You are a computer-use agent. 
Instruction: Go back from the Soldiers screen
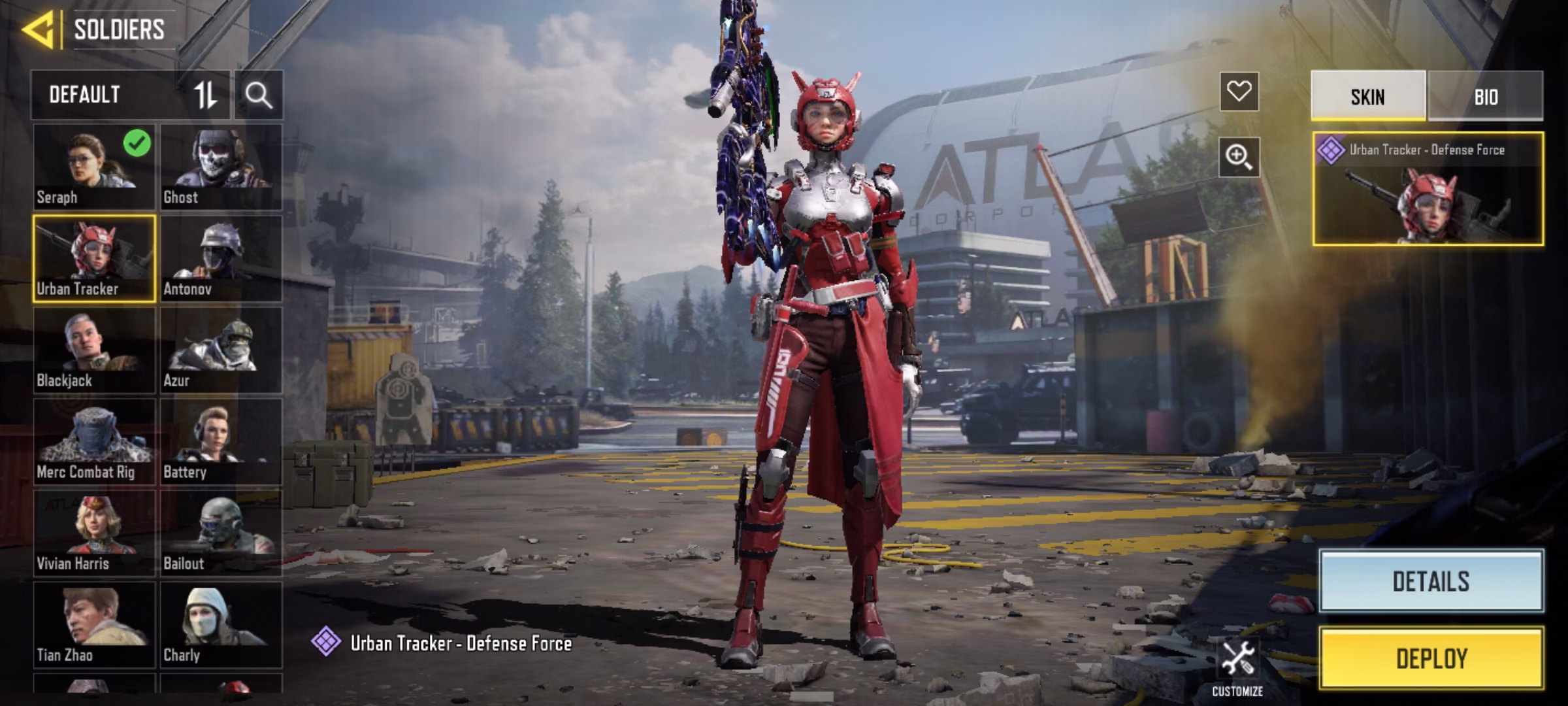point(38,30)
